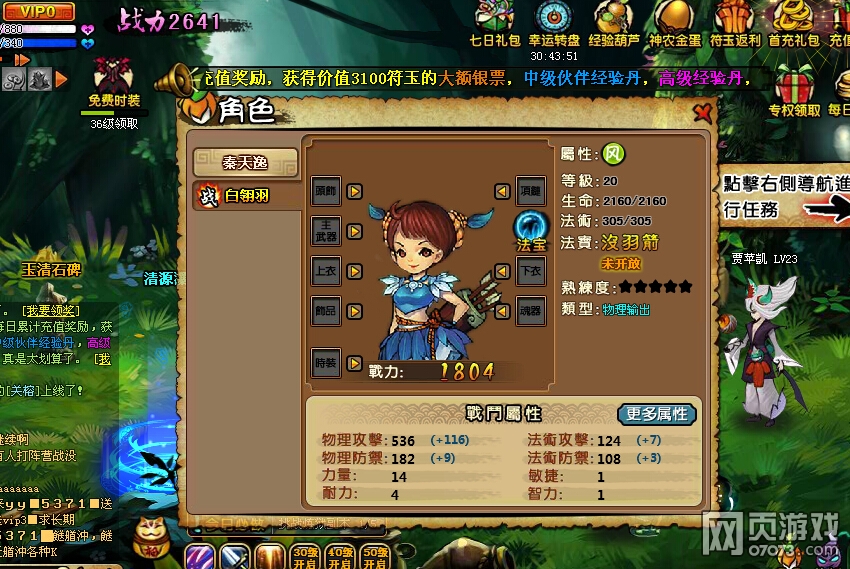
Task: Open the 時裝 fashion slot
Action: (327, 363)
